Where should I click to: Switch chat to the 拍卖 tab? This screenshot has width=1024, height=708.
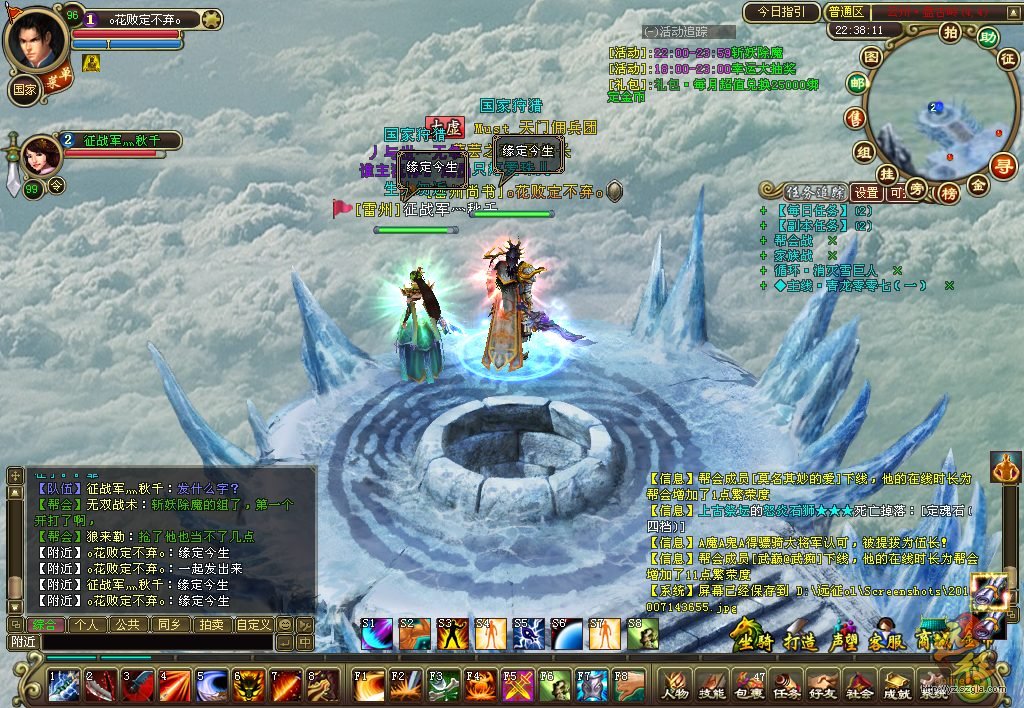211,625
